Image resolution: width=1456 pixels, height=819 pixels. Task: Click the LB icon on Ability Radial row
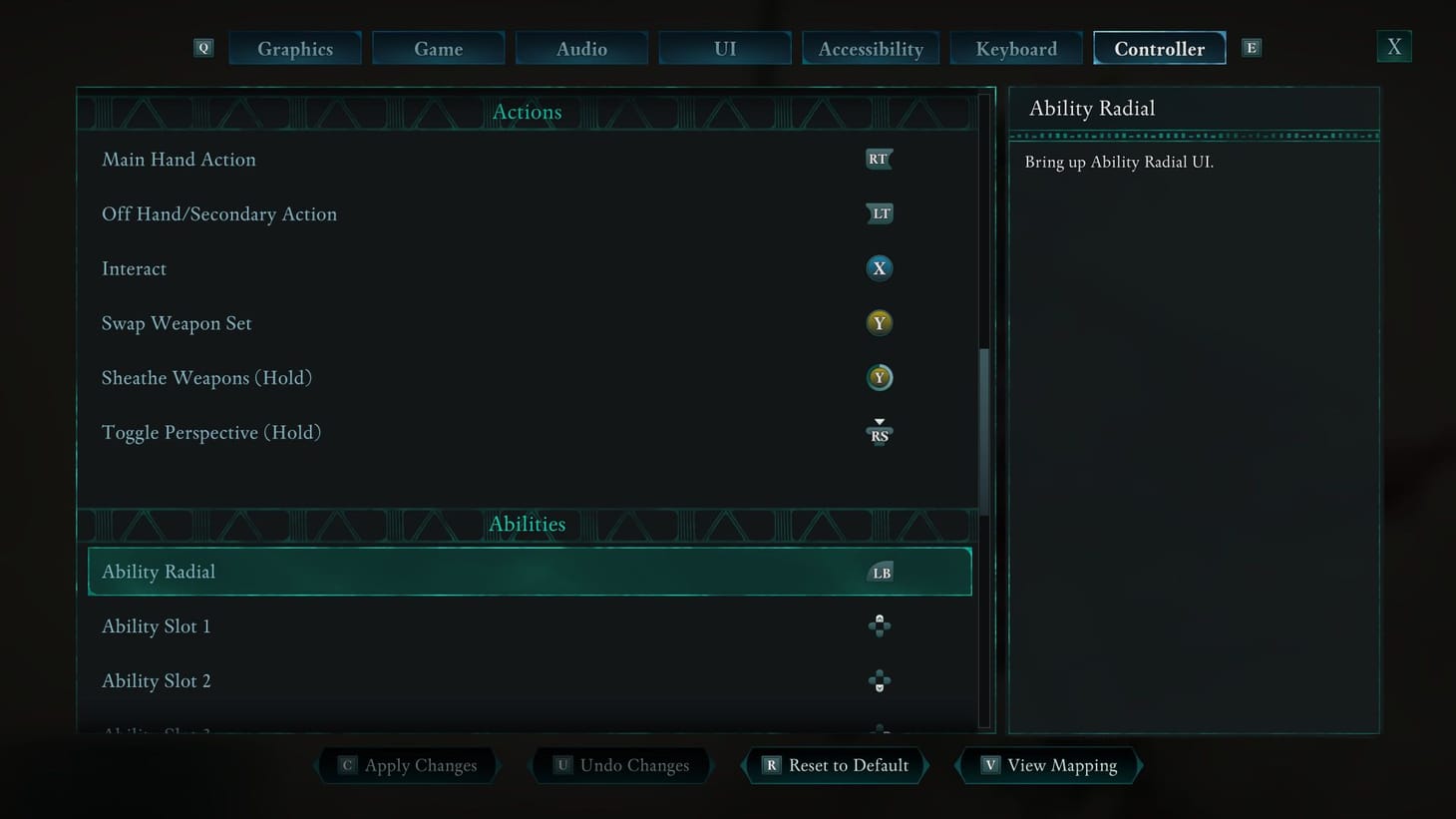click(x=879, y=571)
